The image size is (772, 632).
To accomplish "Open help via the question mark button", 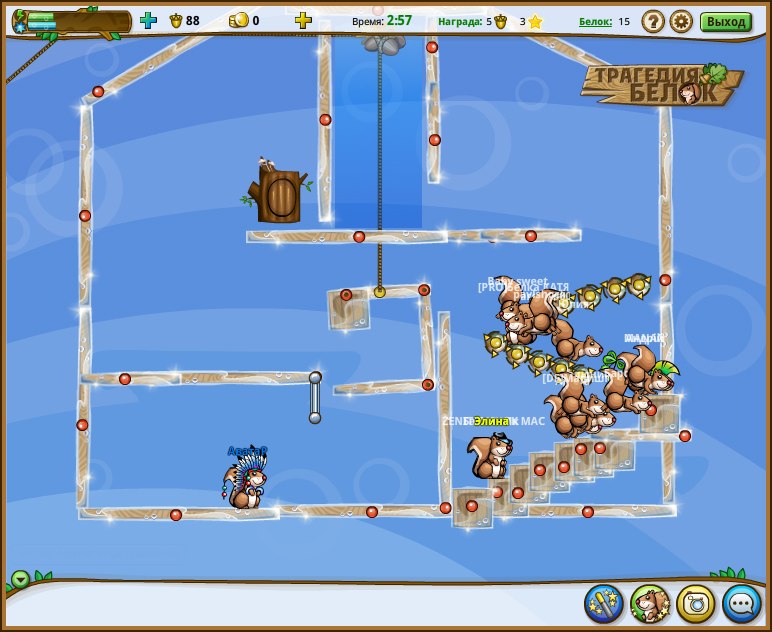I will coord(653,21).
